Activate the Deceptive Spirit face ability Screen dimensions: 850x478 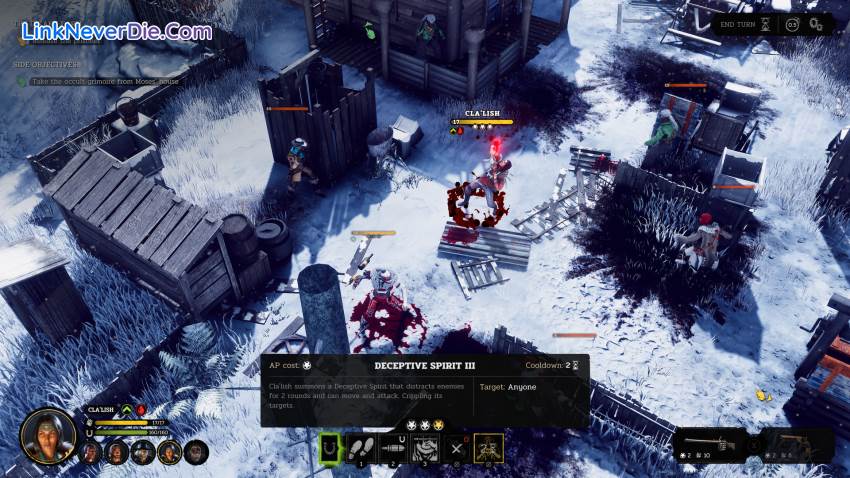425,449
